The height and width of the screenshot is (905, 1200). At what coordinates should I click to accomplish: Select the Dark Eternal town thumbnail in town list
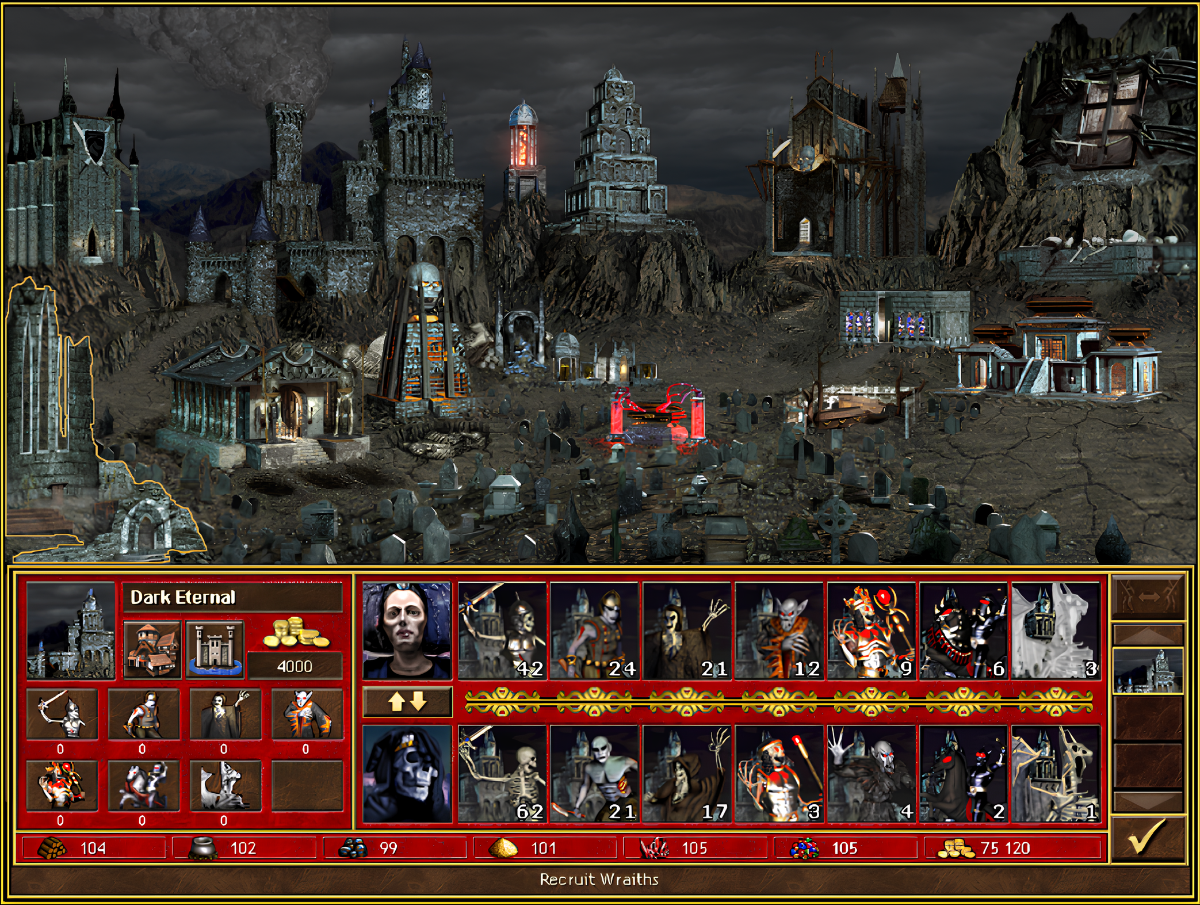click(x=1146, y=670)
